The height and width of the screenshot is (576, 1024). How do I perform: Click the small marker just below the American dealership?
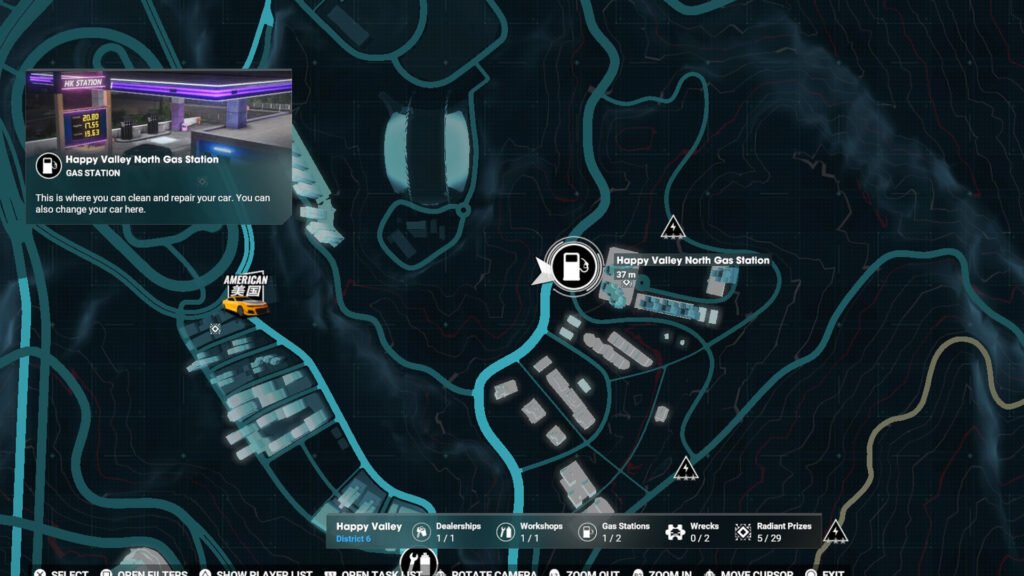[215, 328]
